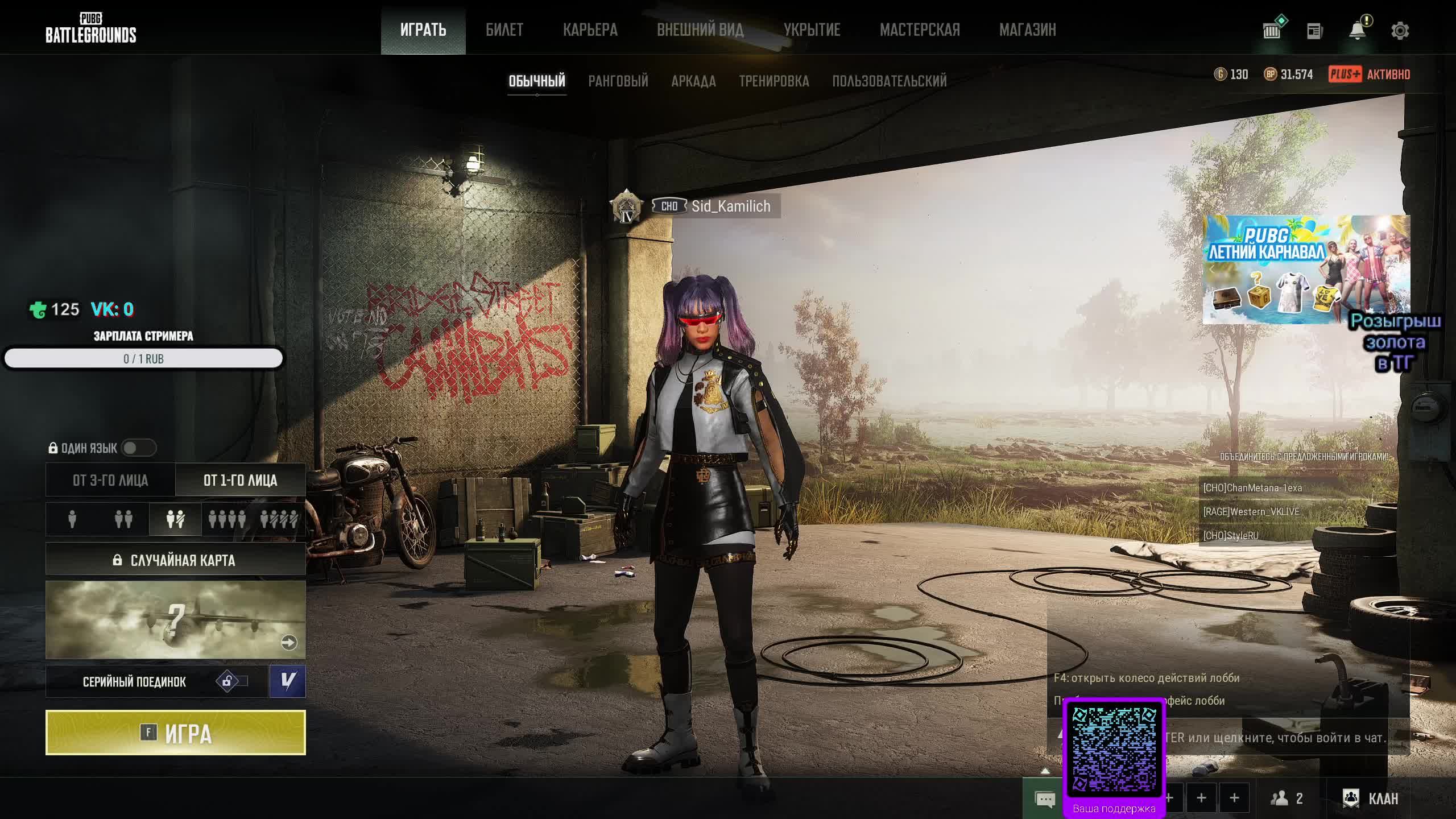The image size is (1456, 819).
Task: Go to the МАГАЗИН store tab
Action: [1027, 30]
